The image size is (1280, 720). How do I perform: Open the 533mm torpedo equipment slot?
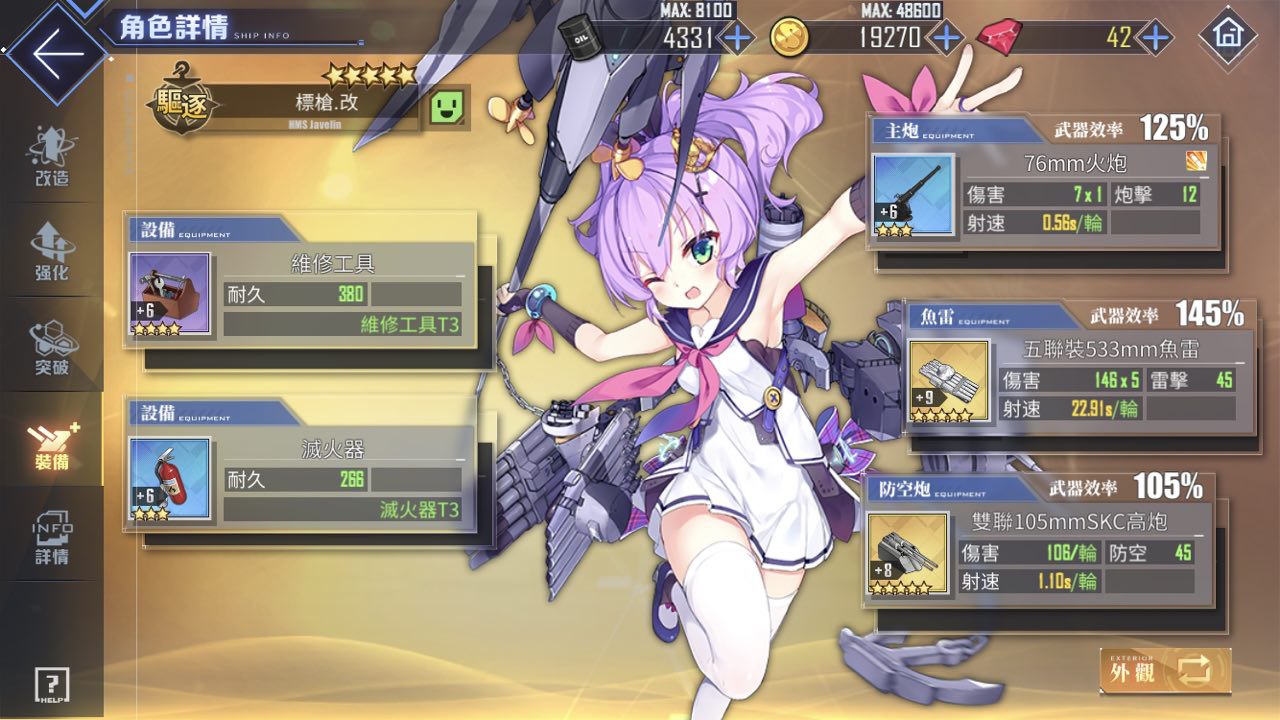coord(949,380)
